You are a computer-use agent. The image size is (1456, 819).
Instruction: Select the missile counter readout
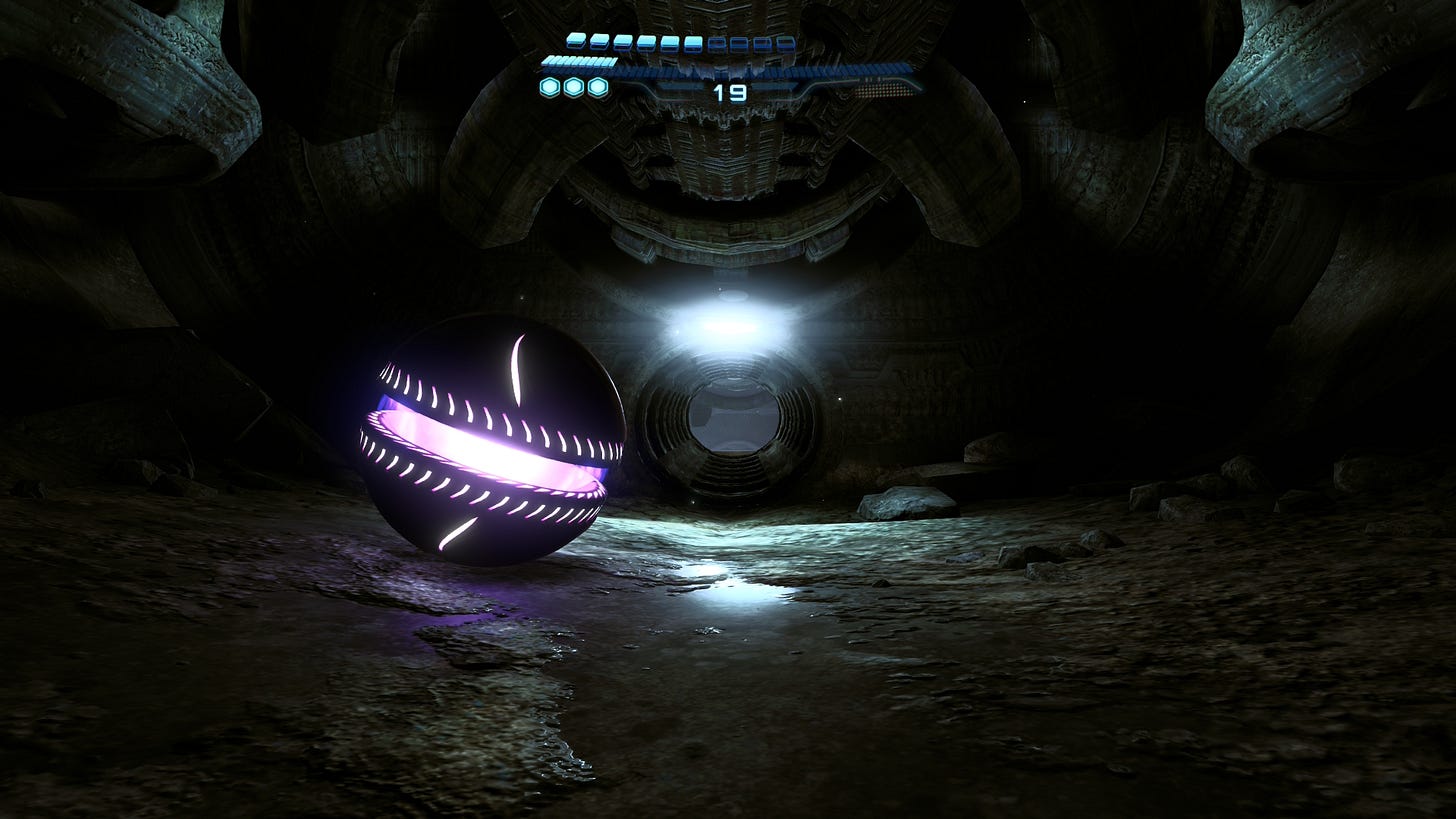click(x=730, y=93)
